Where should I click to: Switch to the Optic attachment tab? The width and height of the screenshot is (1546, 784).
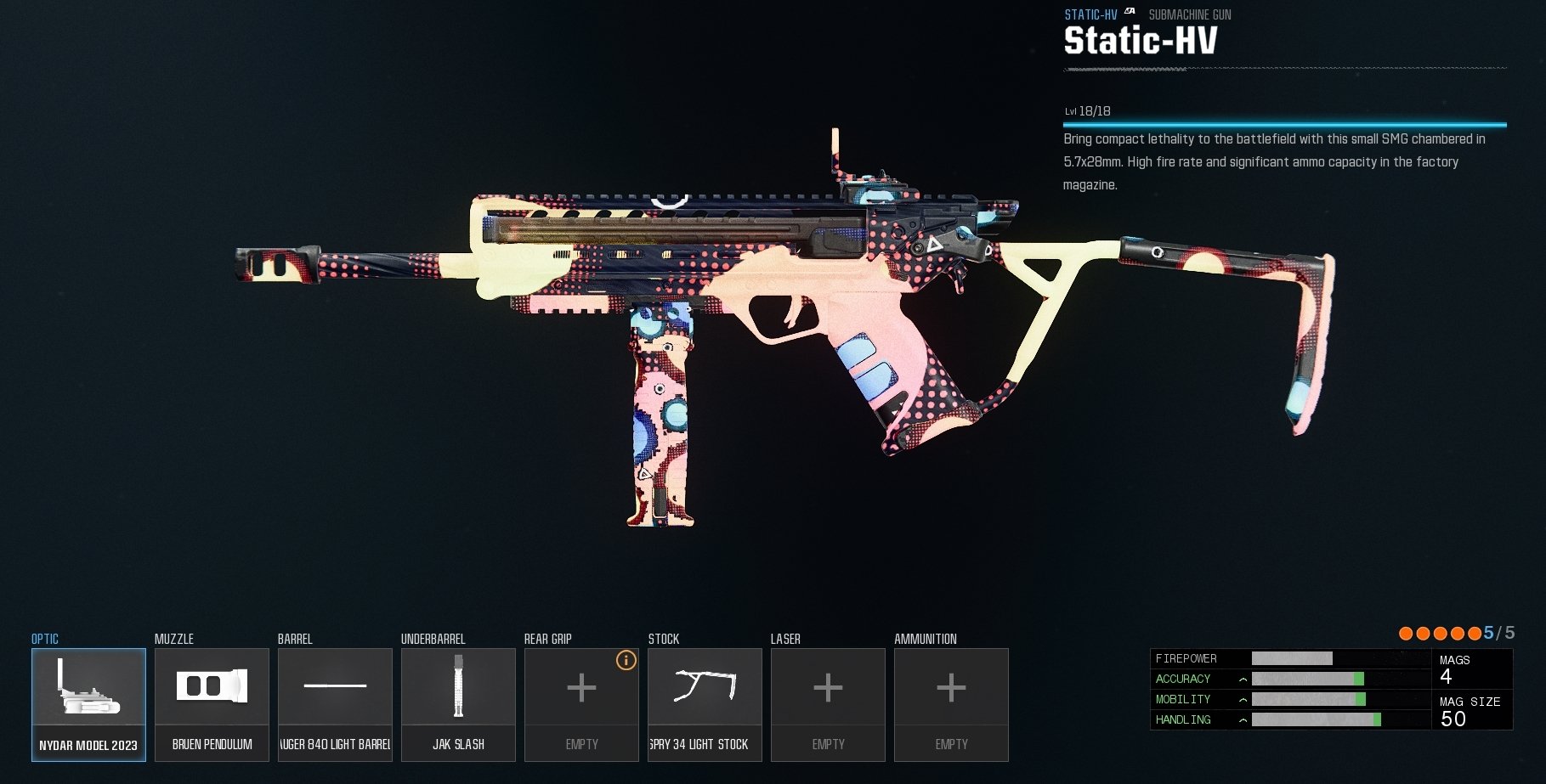43,639
